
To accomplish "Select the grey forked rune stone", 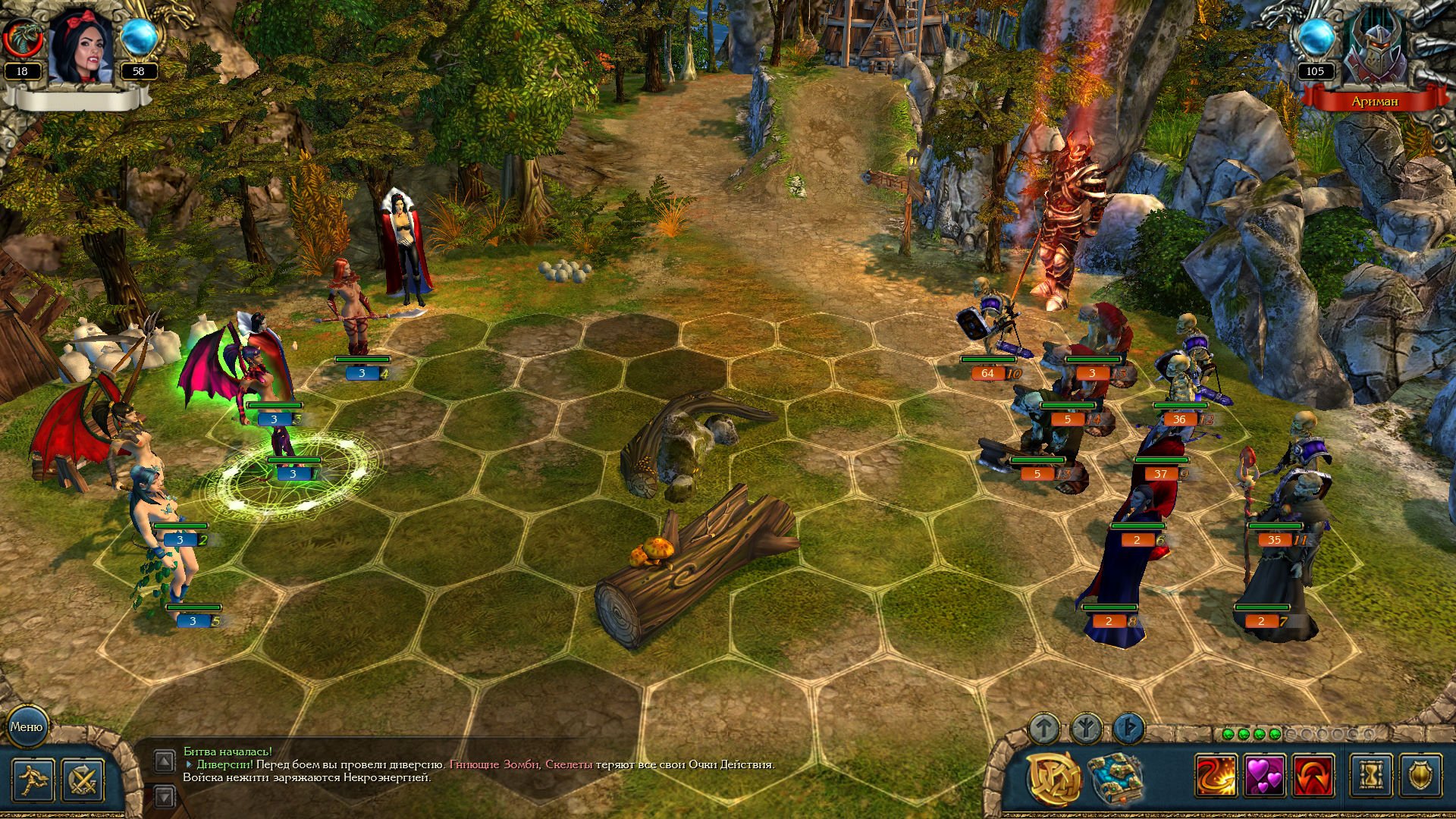I will (1086, 729).
